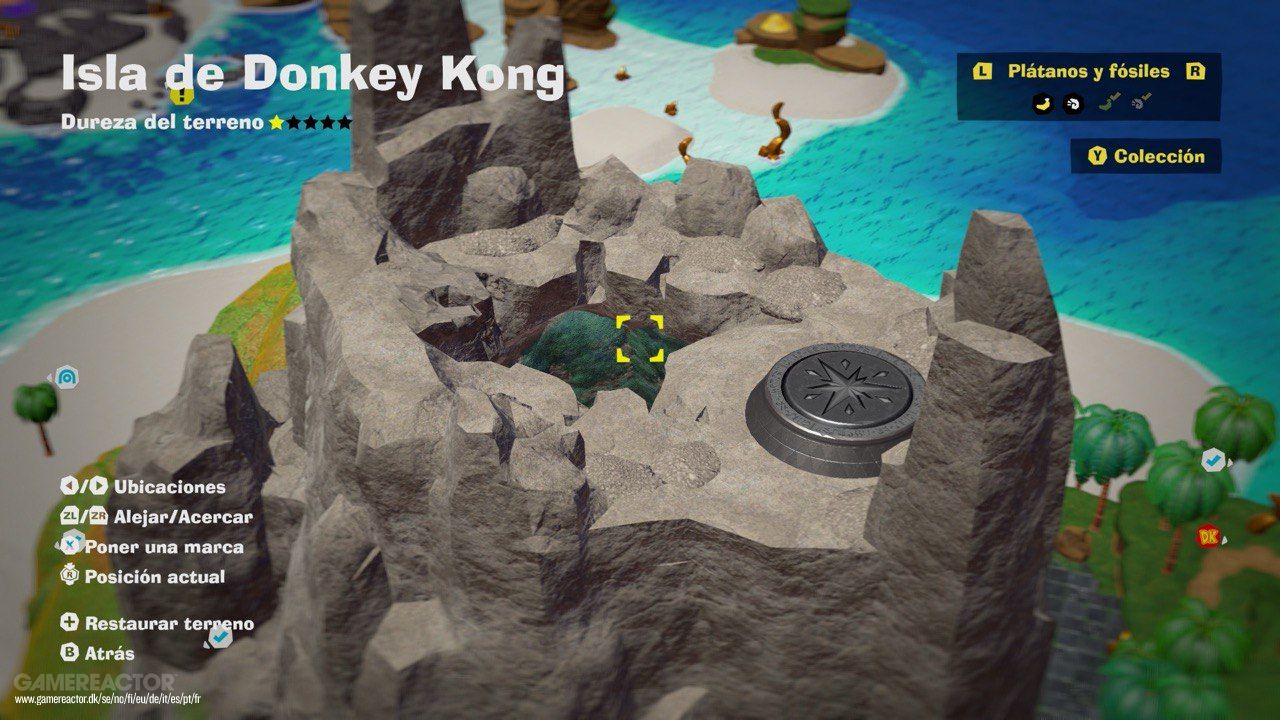Click the L shoulder button prompt
Screen dimensions: 1280x720
[983, 71]
